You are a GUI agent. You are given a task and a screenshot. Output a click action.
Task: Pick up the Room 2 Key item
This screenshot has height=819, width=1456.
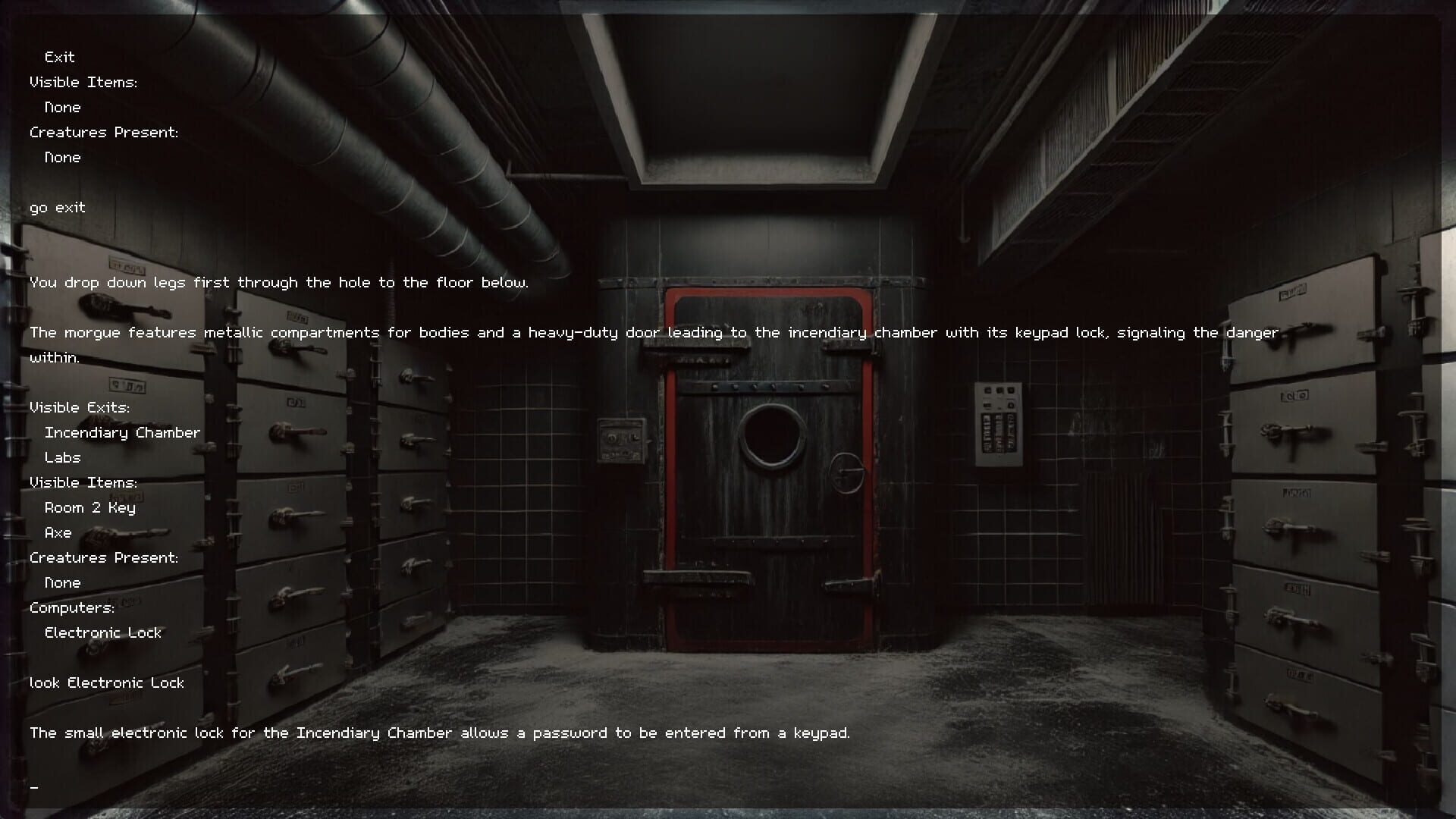click(89, 507)
